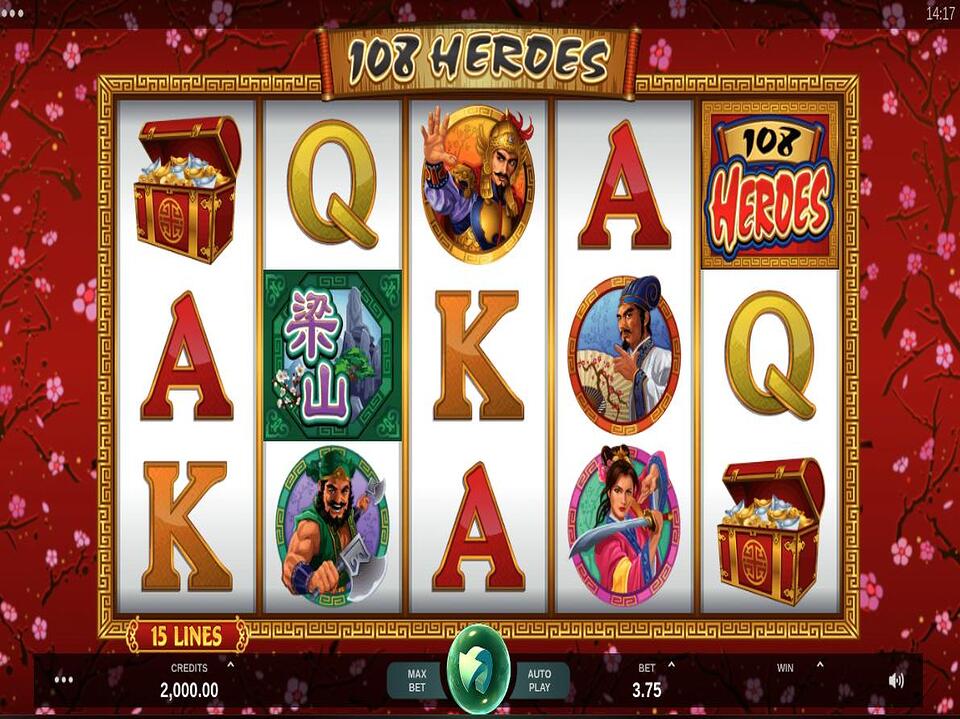
Task: Open the three-dot options menu
Action: point(65,680)
